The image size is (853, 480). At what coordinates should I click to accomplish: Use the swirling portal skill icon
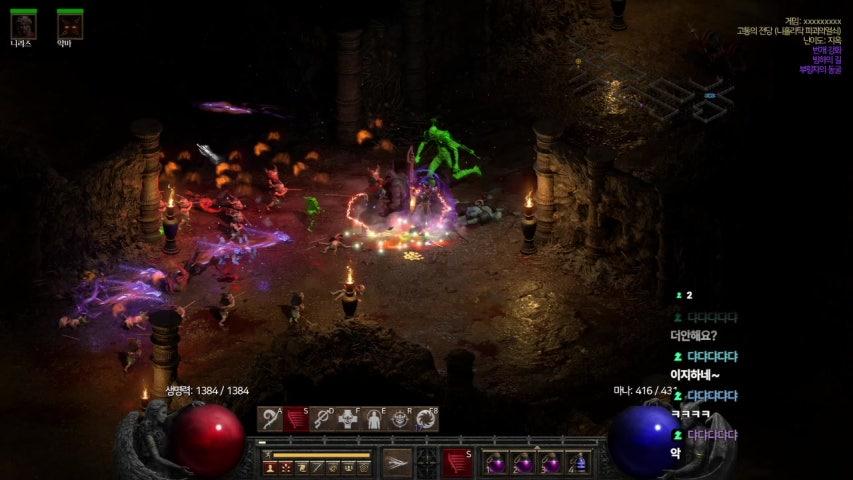(x=426, y=419)
